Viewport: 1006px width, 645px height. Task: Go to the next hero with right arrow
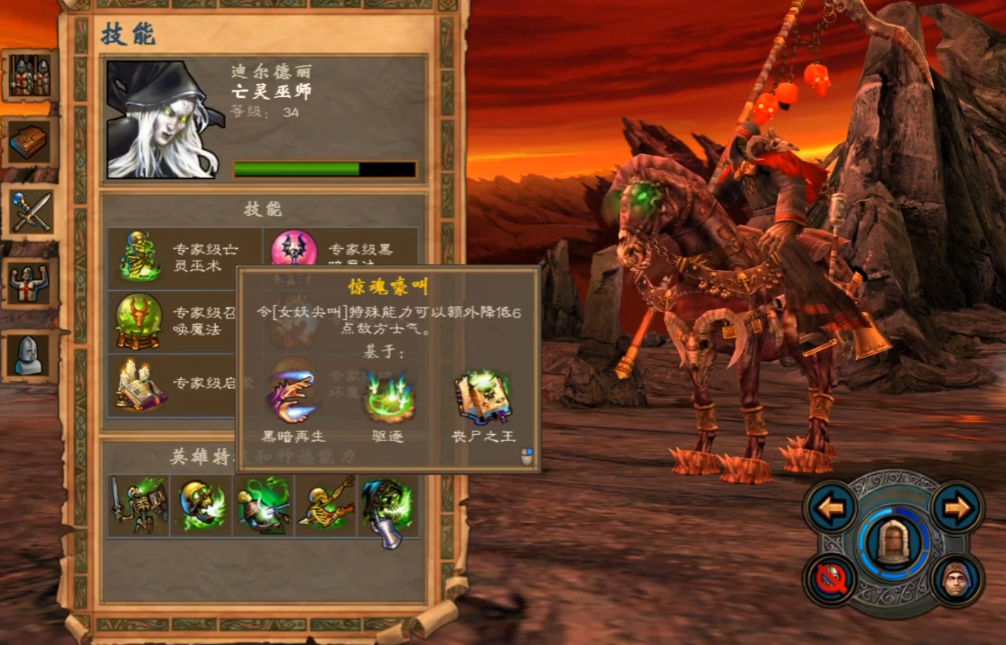click(x=957, y=508)
